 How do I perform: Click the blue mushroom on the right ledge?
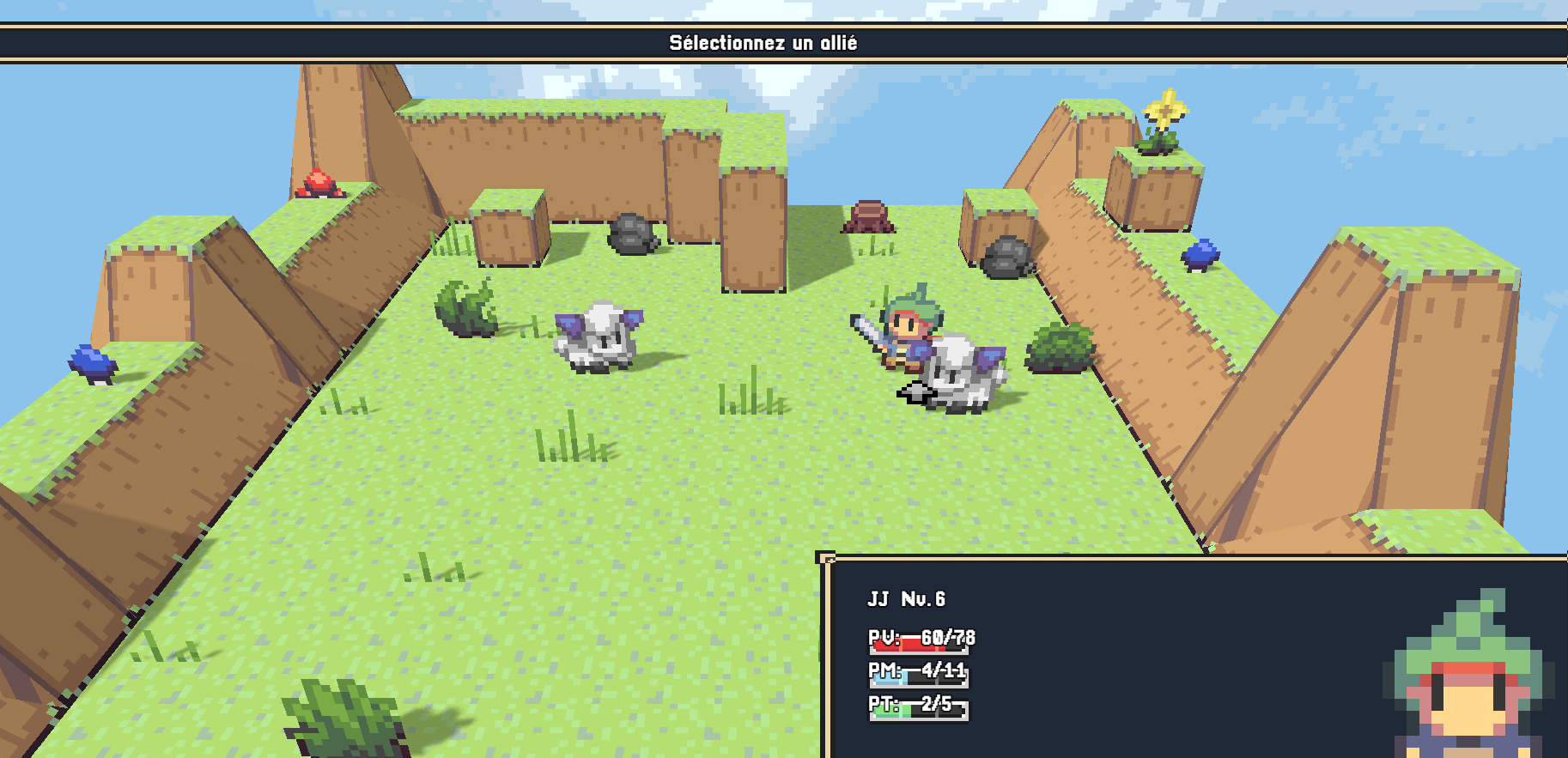1202,255
